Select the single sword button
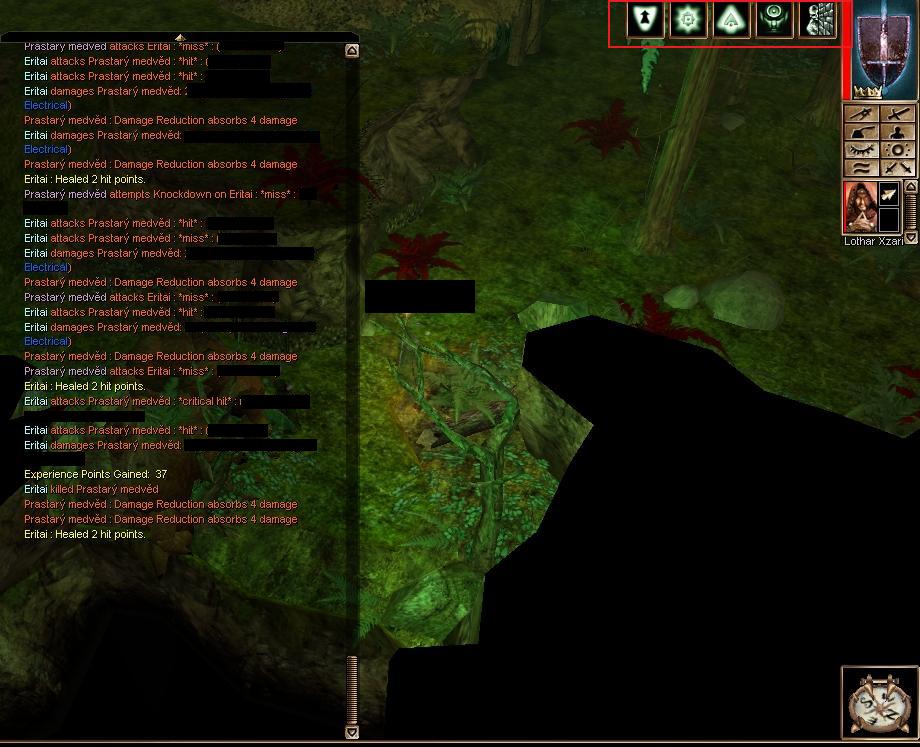 pyautogui.click(x=899, y=115)
